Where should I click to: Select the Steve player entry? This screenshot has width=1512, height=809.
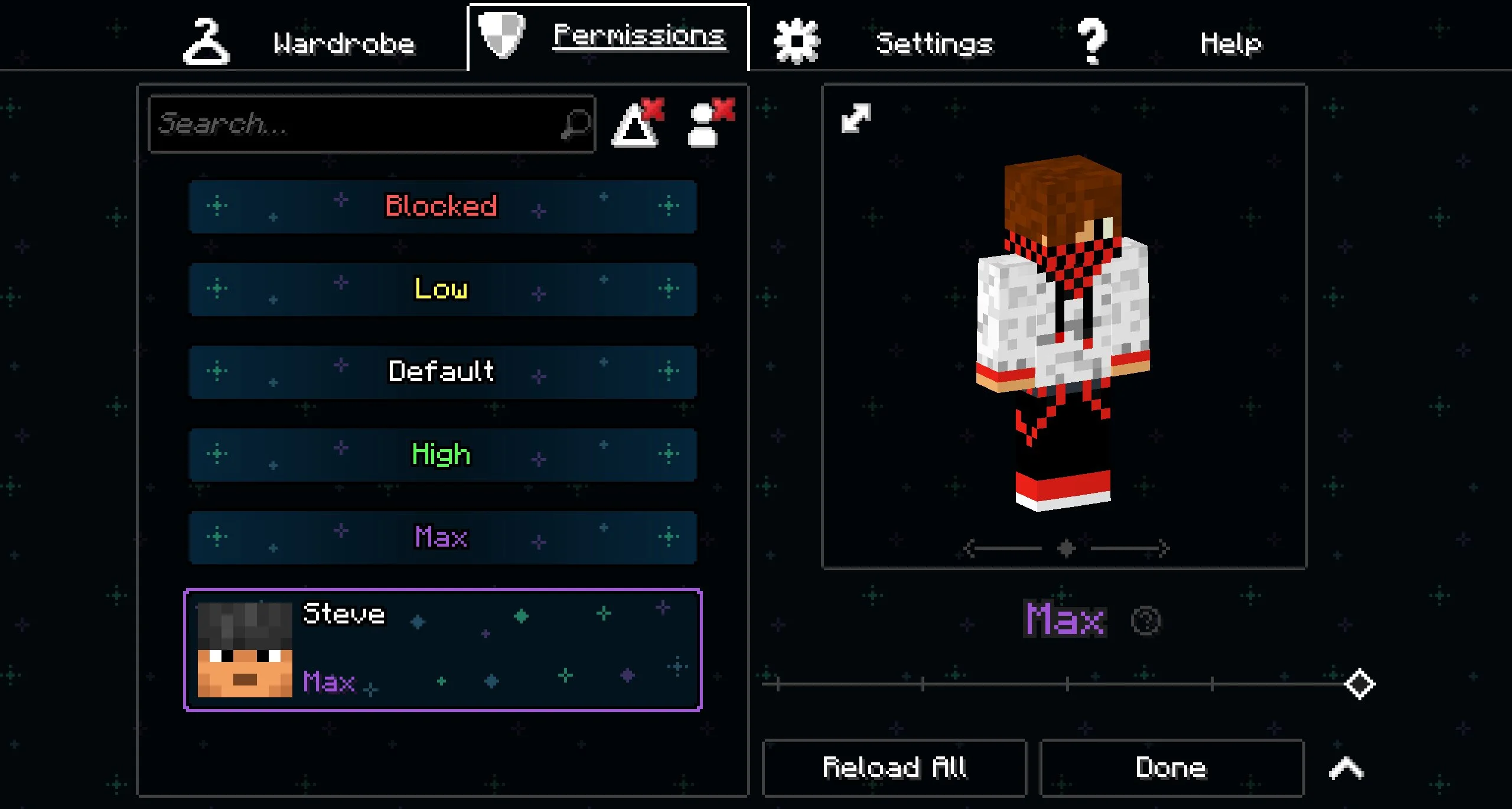442,649
